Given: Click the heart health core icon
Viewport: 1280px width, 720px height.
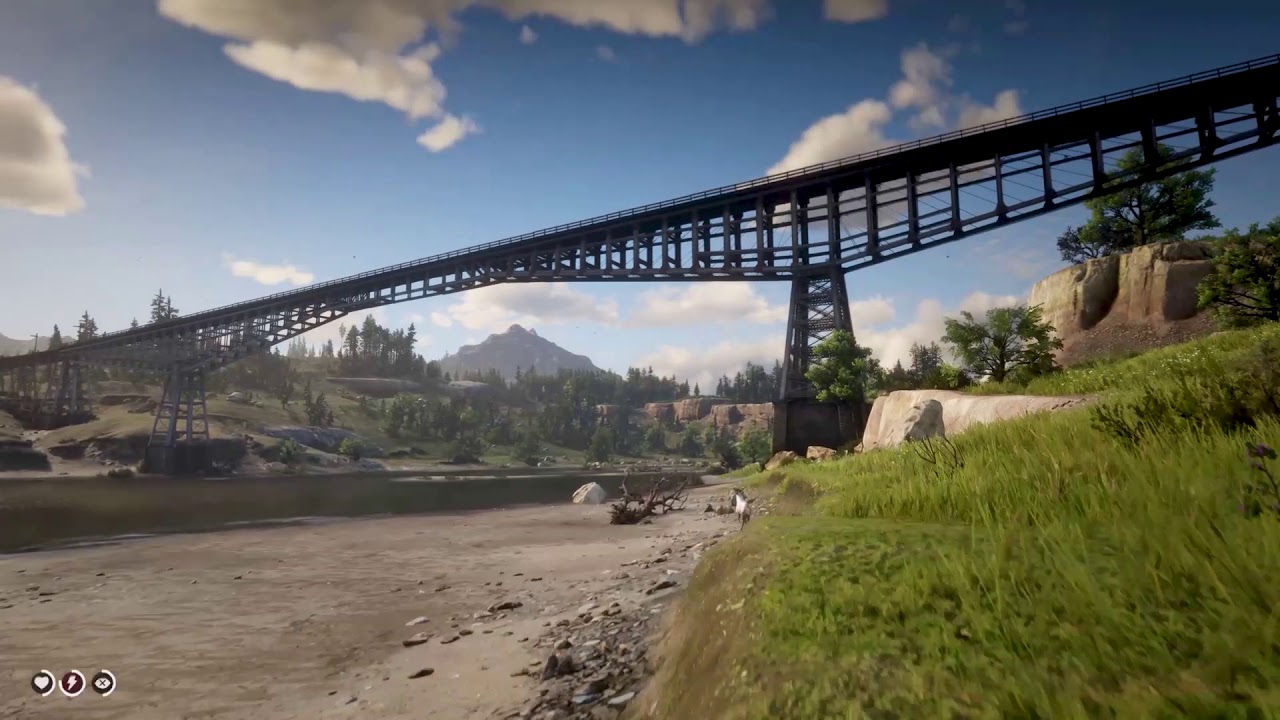Looking at the screenshot, I should (x=42, y=683).
